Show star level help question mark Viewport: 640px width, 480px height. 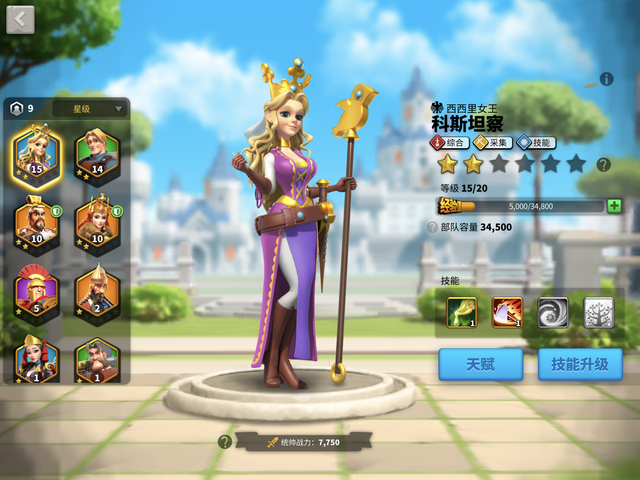[x=603, y=164]
